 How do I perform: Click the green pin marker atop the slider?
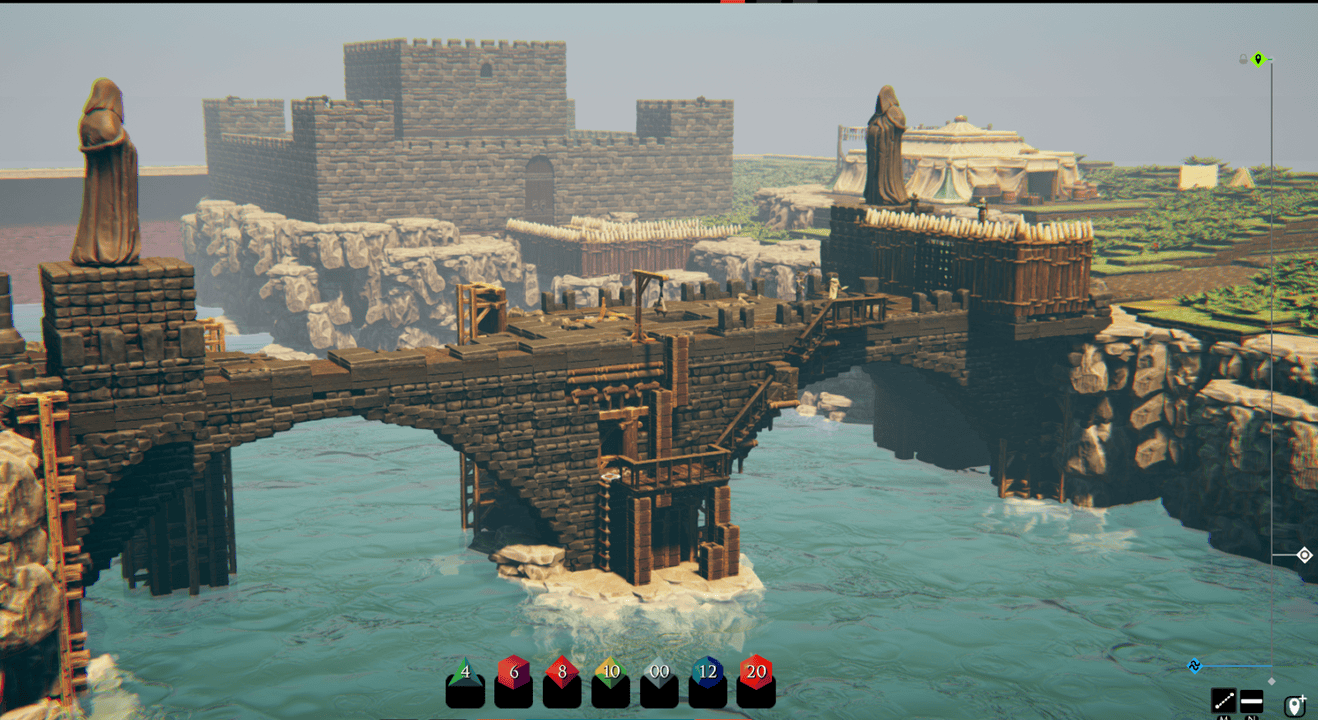1258,58
